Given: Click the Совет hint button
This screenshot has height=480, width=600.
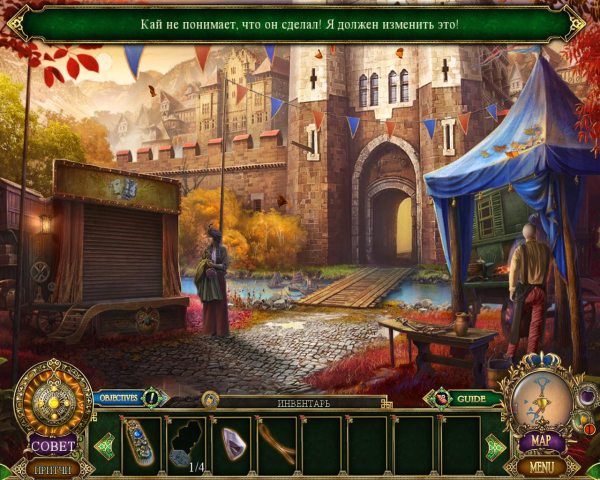Looking at the screenshot, I should point(52,446).
